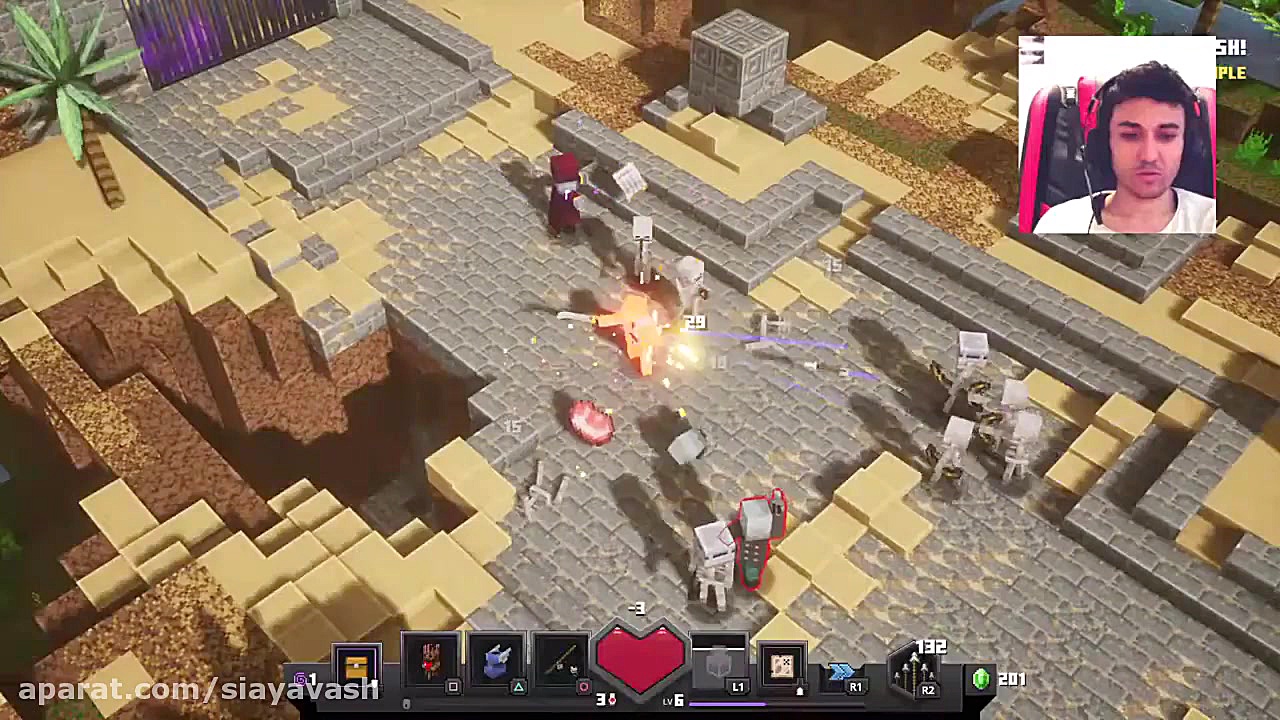Click the yellow TEMPLE text top-right
Screen dimensions: 1280x720
1232,72
